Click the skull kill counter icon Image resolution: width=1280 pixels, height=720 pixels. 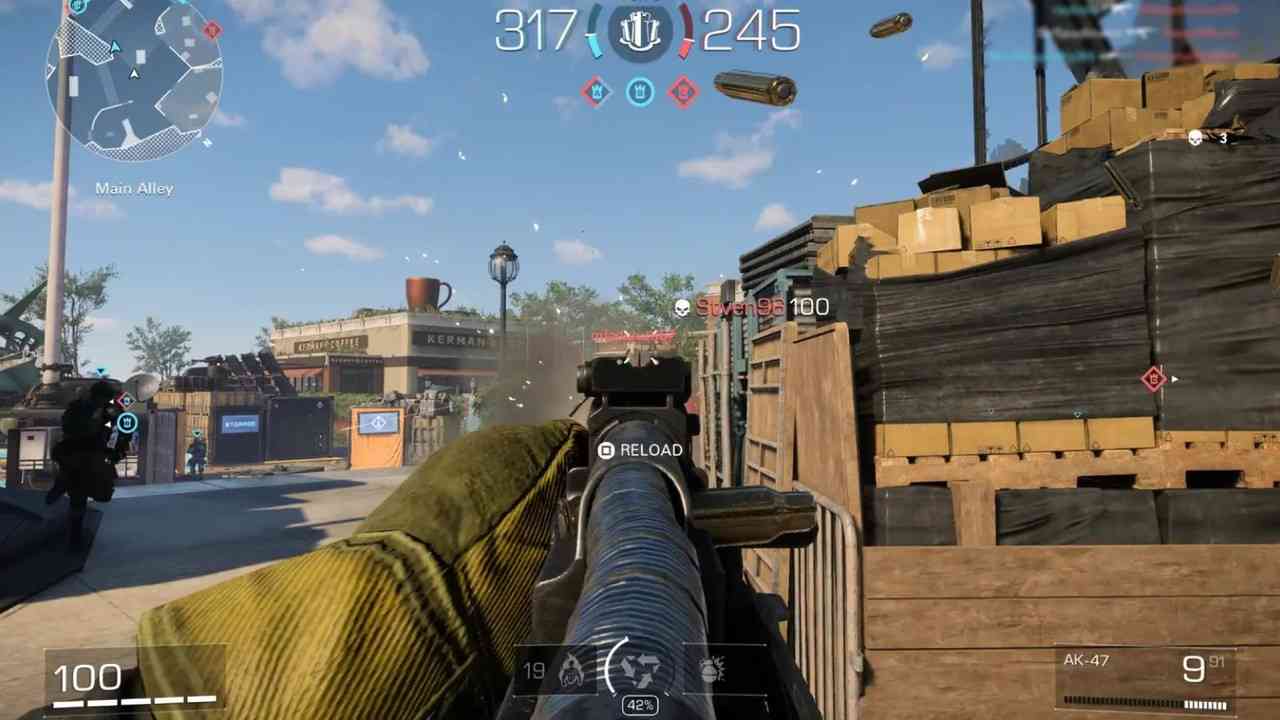pos(1195,138)
